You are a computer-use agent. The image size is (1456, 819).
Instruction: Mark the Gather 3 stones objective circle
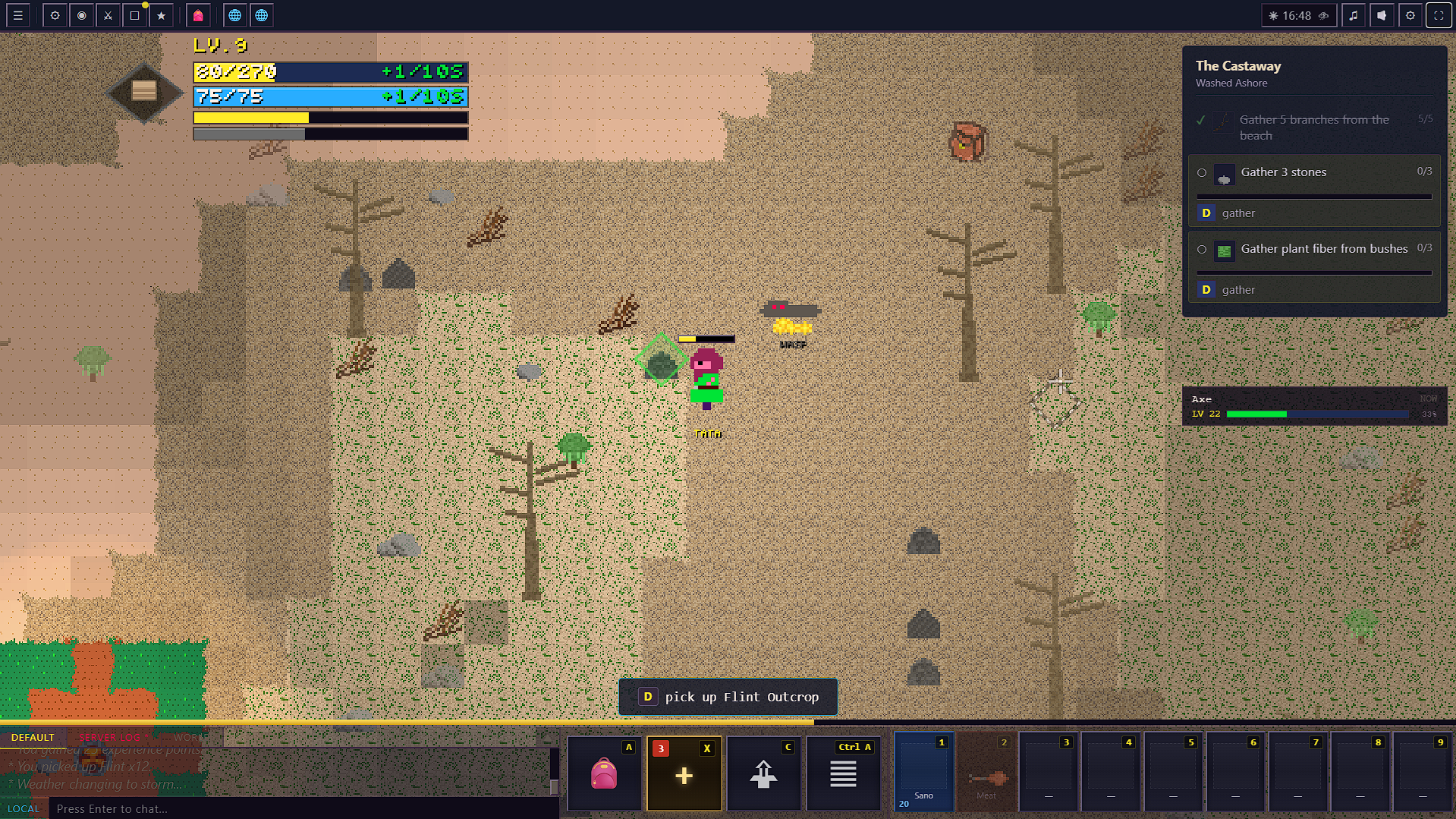click(x=1202, y=172)
